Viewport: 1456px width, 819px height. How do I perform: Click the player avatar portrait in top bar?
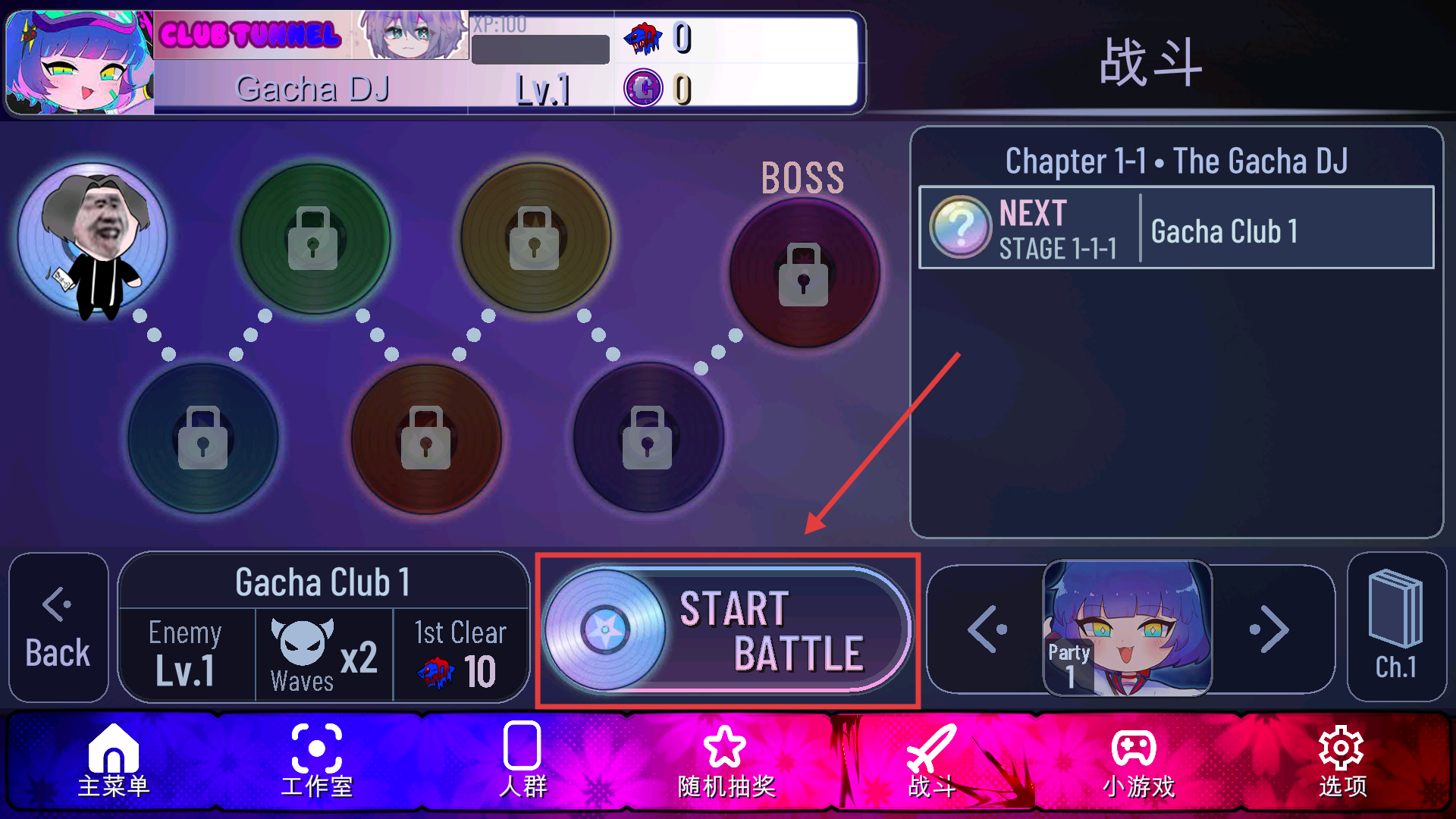80,63
